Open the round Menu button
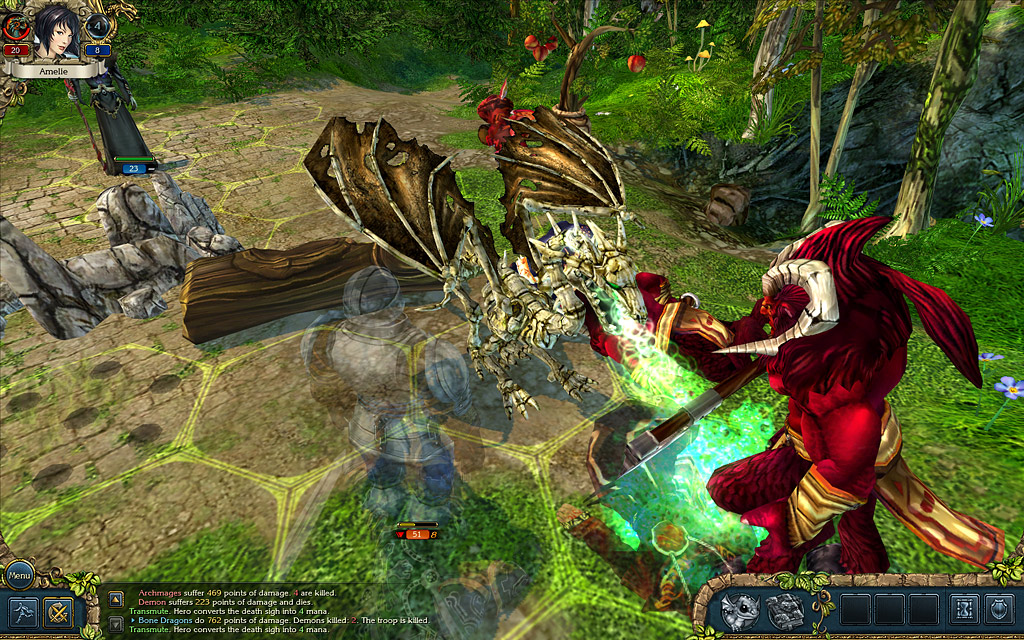1024x640 pixels. pos(19,575)
